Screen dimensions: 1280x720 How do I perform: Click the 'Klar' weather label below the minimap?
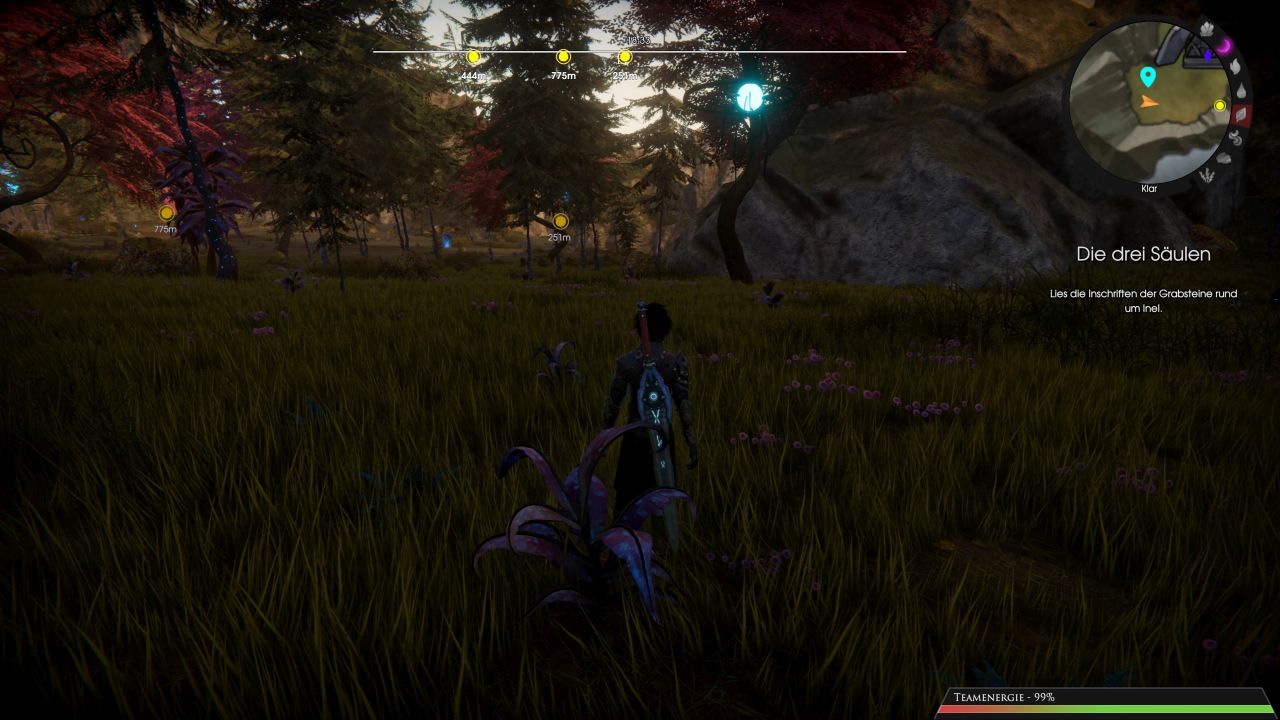point(1148,188)
